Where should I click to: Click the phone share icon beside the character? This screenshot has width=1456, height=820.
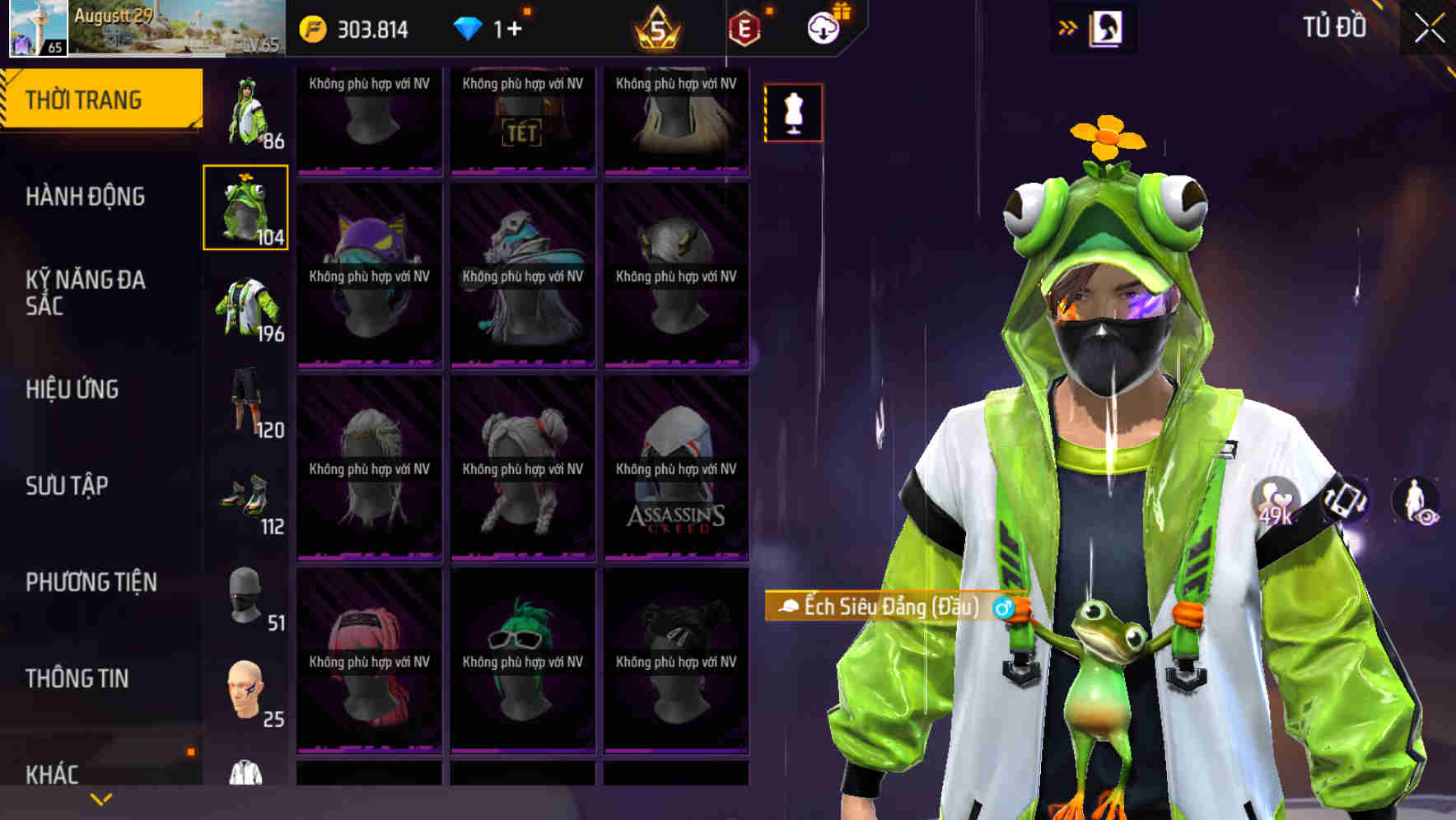1344,501
